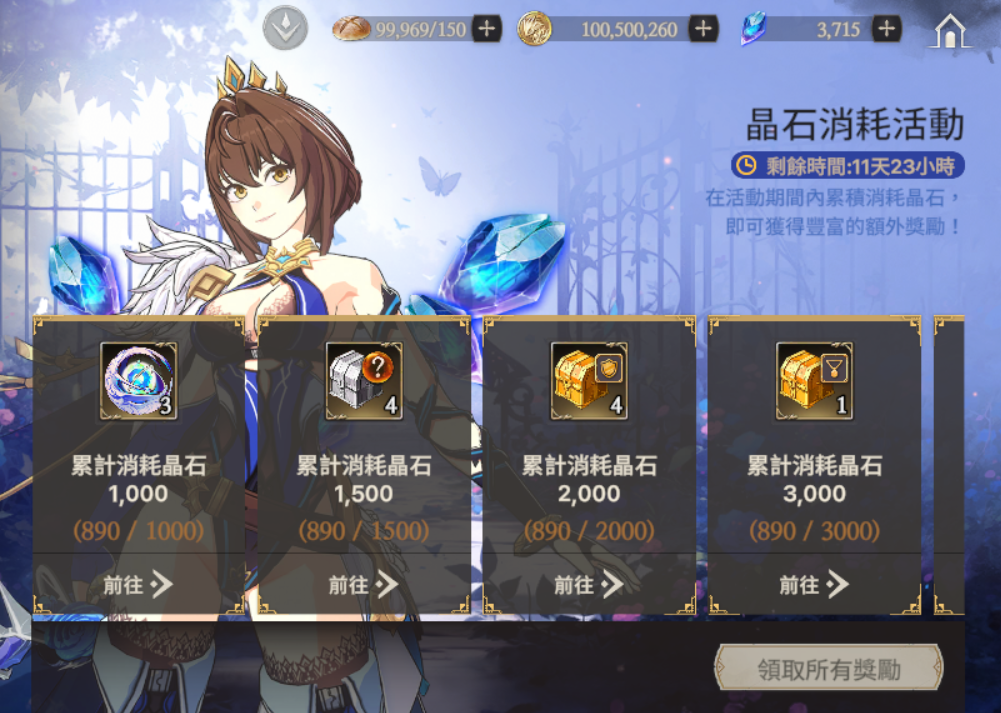
Task: Claim all rewards with 領取所有獎勵
Action: click(x=828, y=669)
